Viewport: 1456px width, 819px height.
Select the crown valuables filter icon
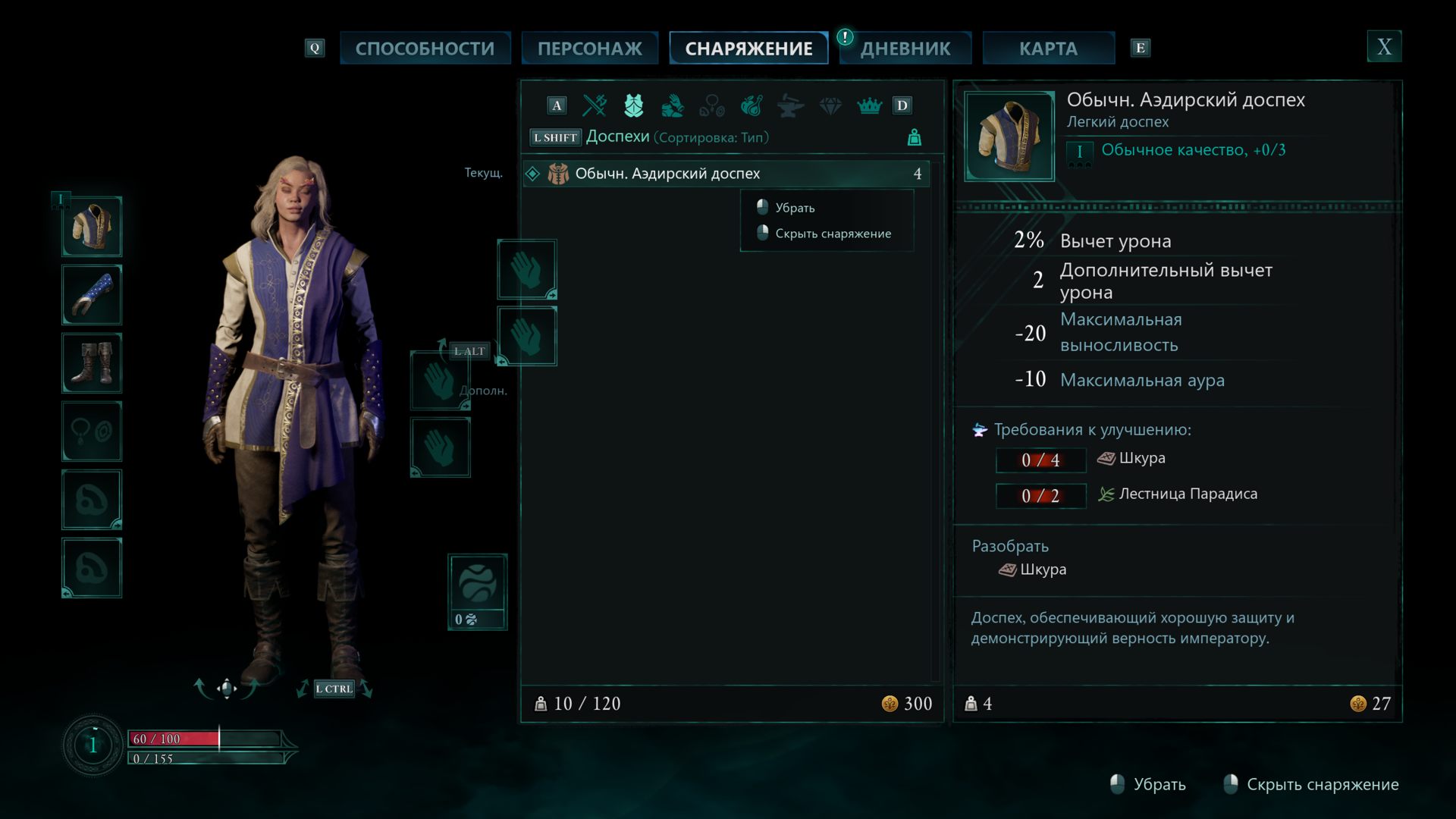pyautogui.click(x=870, y=105)
